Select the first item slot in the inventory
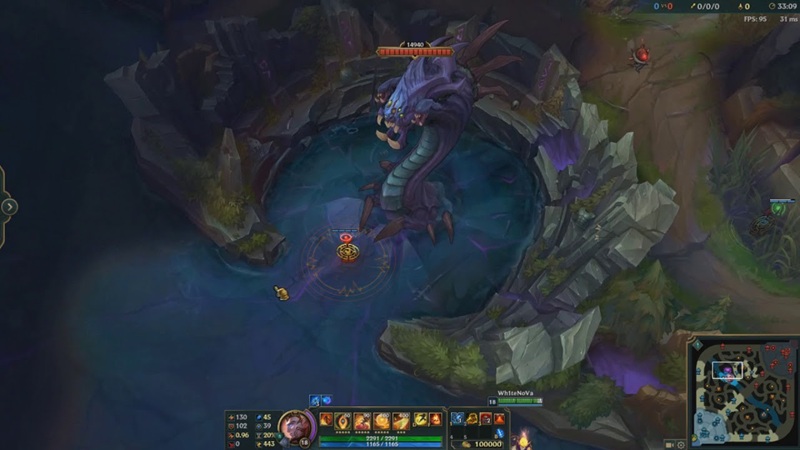Screen dimensions: 800x450 tap(457, 419)
